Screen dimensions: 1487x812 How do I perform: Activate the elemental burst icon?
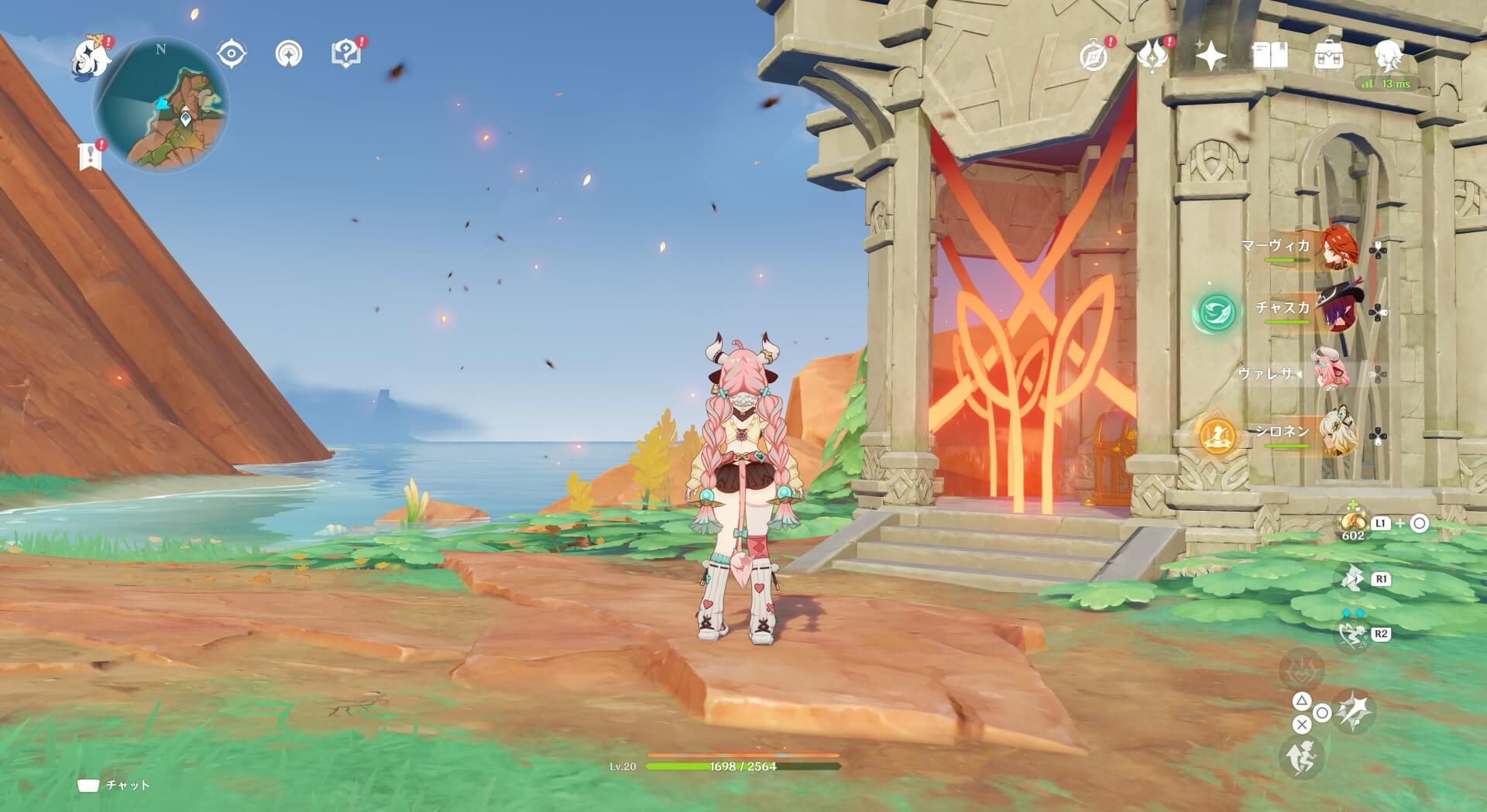(x=1355, y=711)
